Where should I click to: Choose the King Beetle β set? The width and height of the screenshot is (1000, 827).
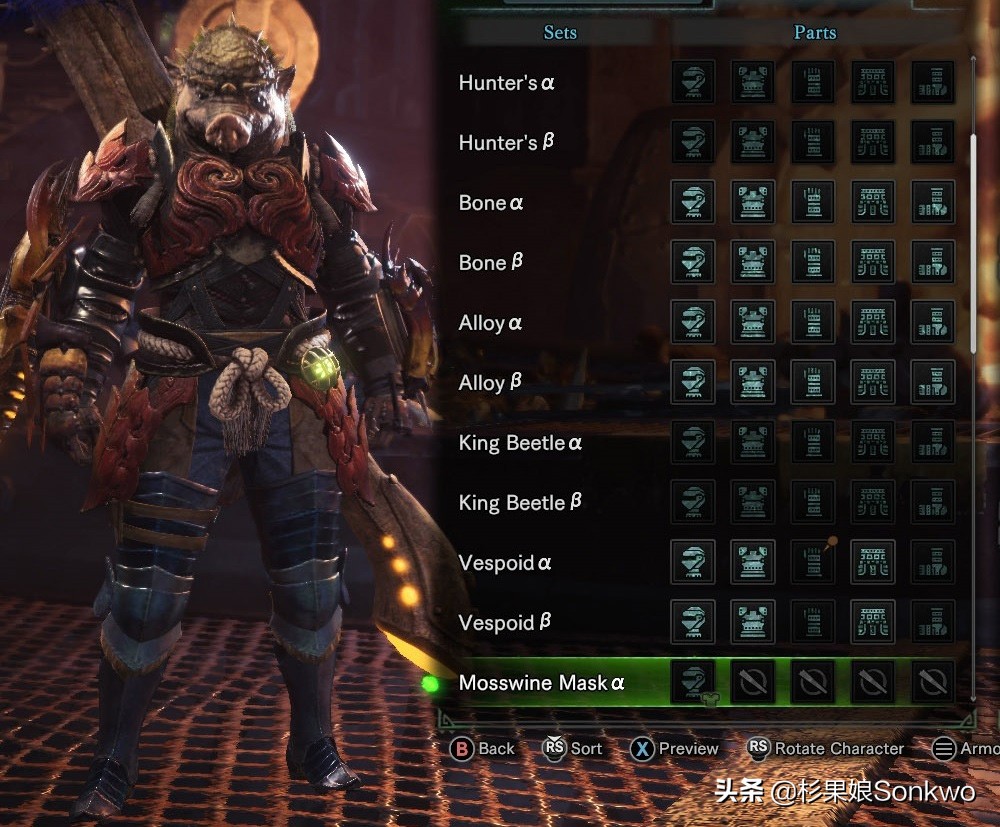coord(520,503)
